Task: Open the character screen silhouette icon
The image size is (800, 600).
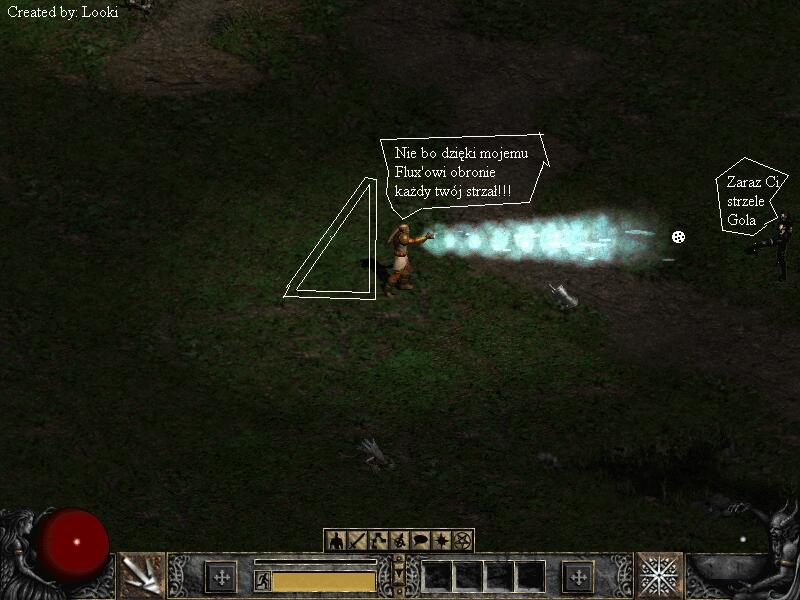Action: click(x=336, y=541)
